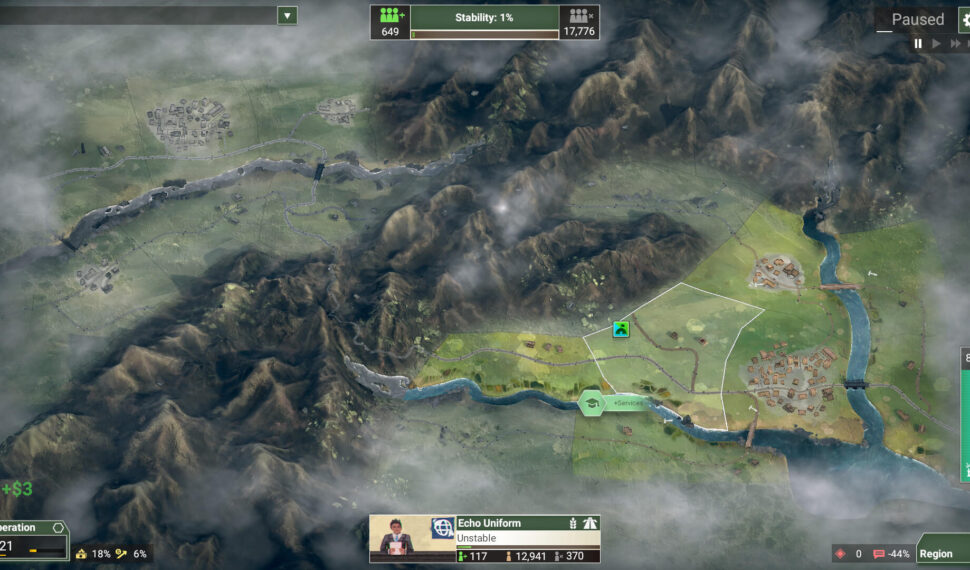Open the Region panel button
The image size is (970, 570).
[x=940, y=553]
